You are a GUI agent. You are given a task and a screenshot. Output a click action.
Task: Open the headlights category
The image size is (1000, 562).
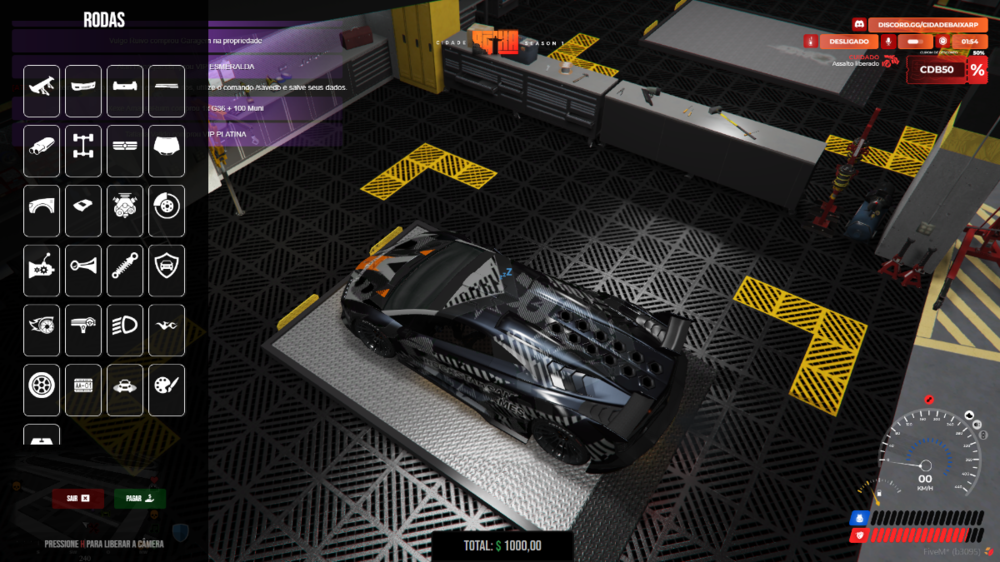tap(125, 331)
